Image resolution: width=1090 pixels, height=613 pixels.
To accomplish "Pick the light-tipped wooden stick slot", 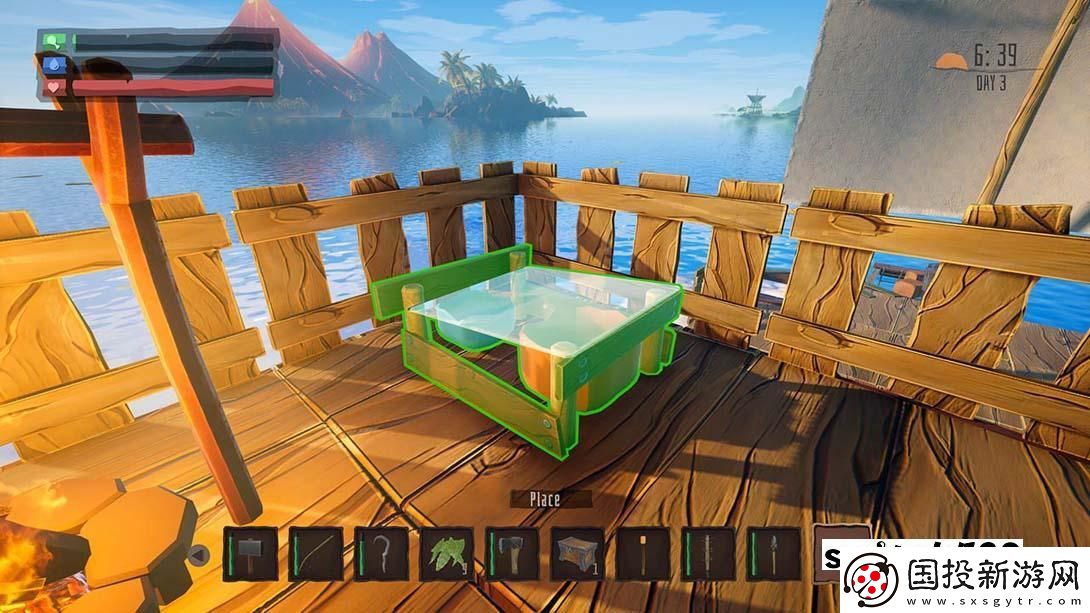I will coord(643,553).
